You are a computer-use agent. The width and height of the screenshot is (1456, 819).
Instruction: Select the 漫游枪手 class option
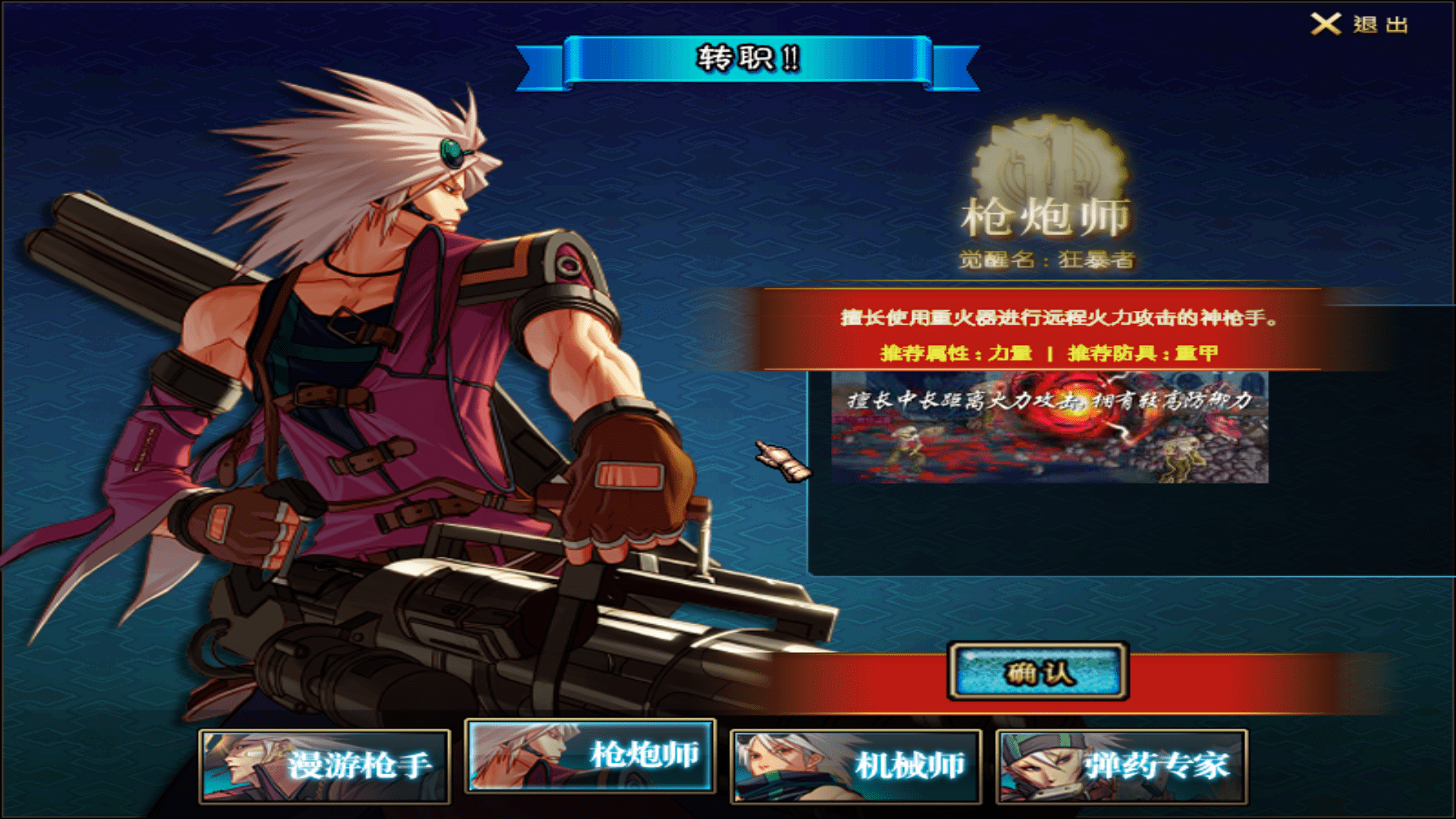[x=325, y=766]
